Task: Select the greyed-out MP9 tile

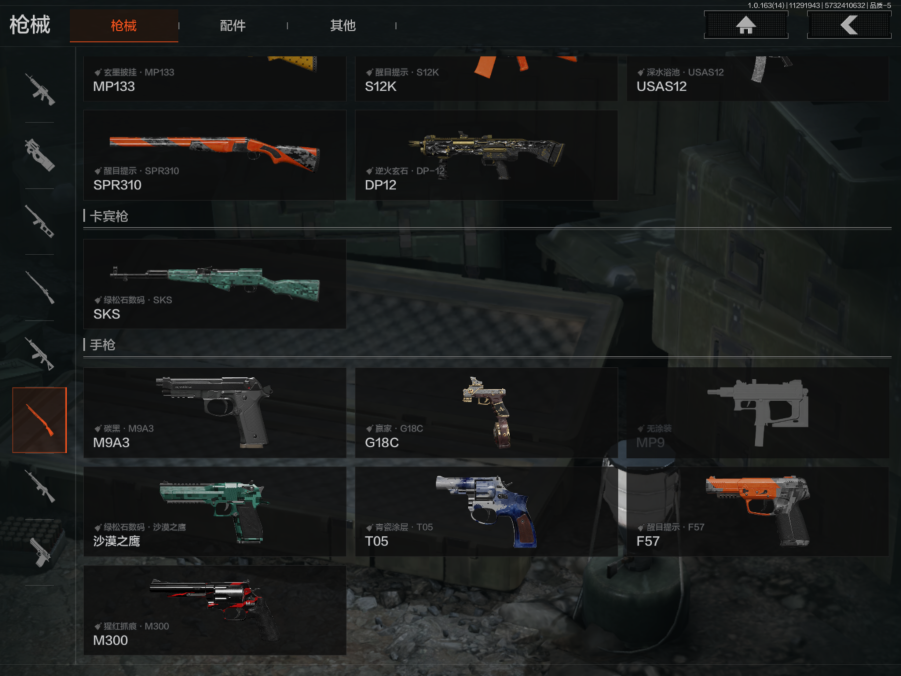Action: (x=758, y=412)
